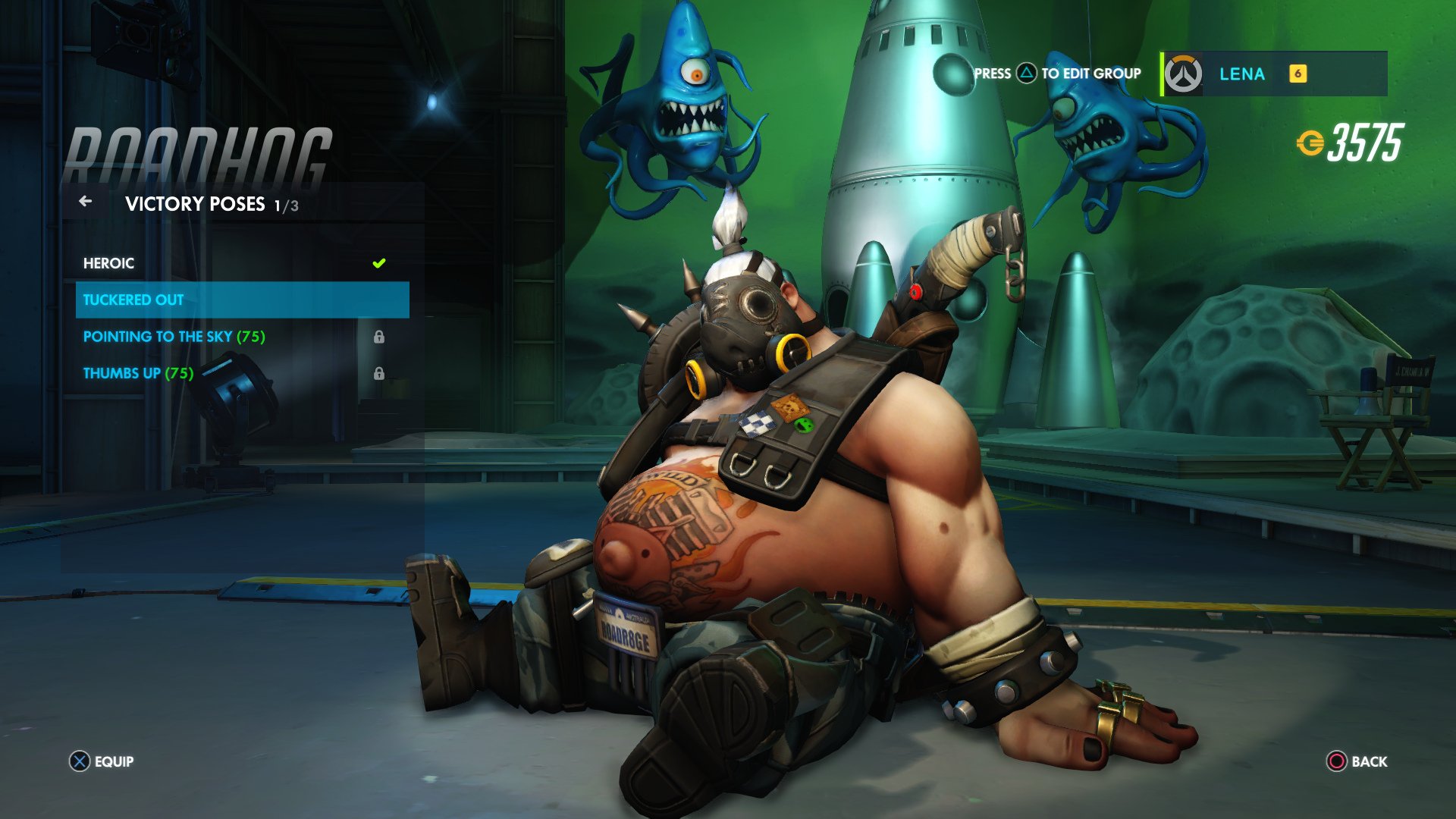Image resolution: width=1456 pixels, height=819 pixels.
Task: Click the circle button icon next to Back
Action: coord(1337,761)
